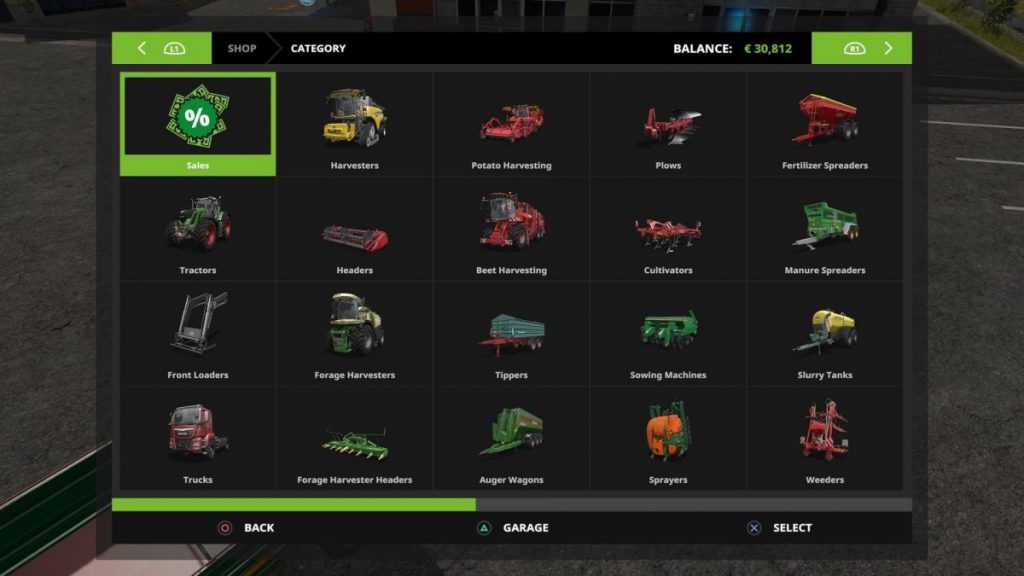
Task: Browse the Tractors category
Action: pyautogui.click(x=198, y=229)
